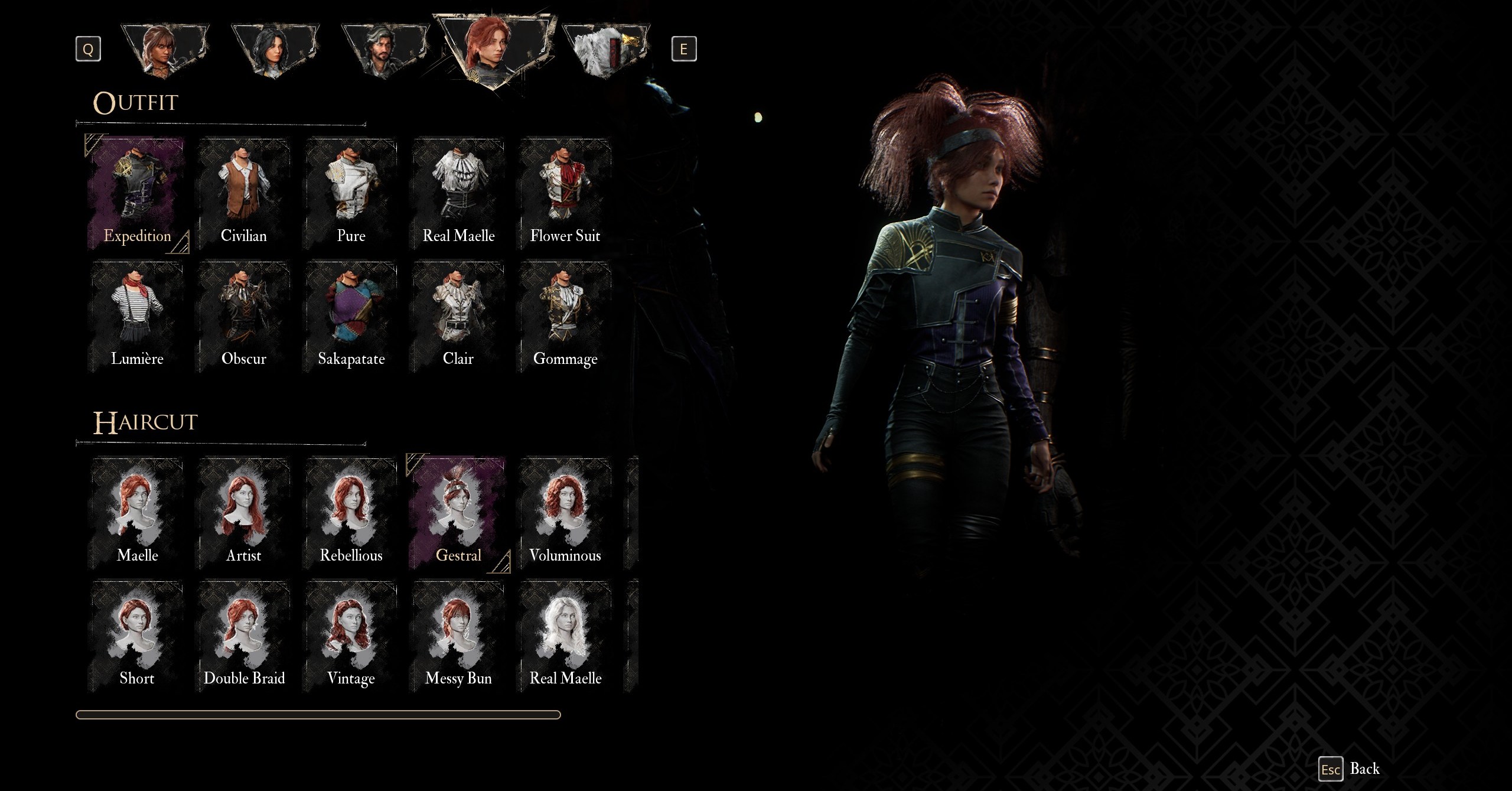Select the Voluminous haircut
1512x791 pixels.
tap(565, 513)
